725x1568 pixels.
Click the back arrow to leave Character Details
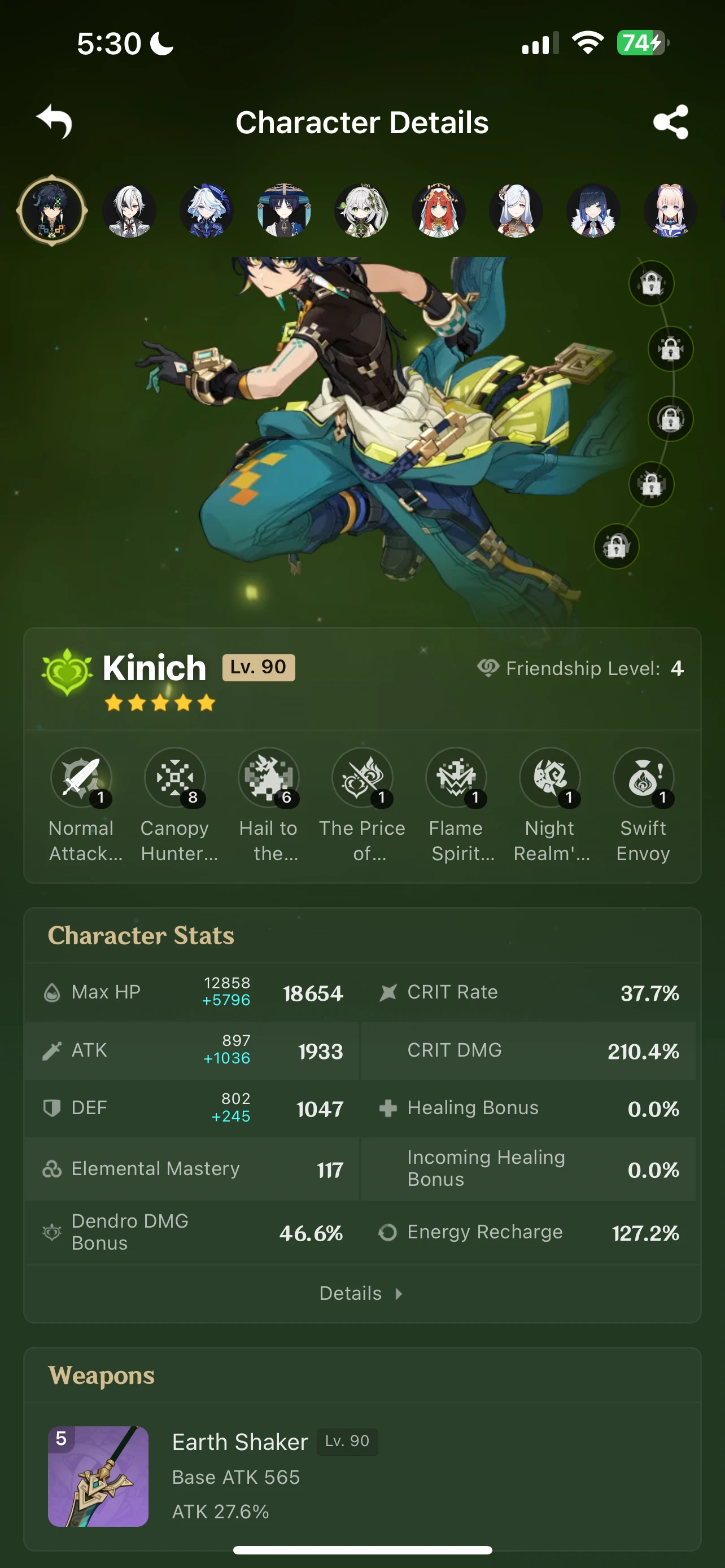pyautogui.click(x=54, y=122)
